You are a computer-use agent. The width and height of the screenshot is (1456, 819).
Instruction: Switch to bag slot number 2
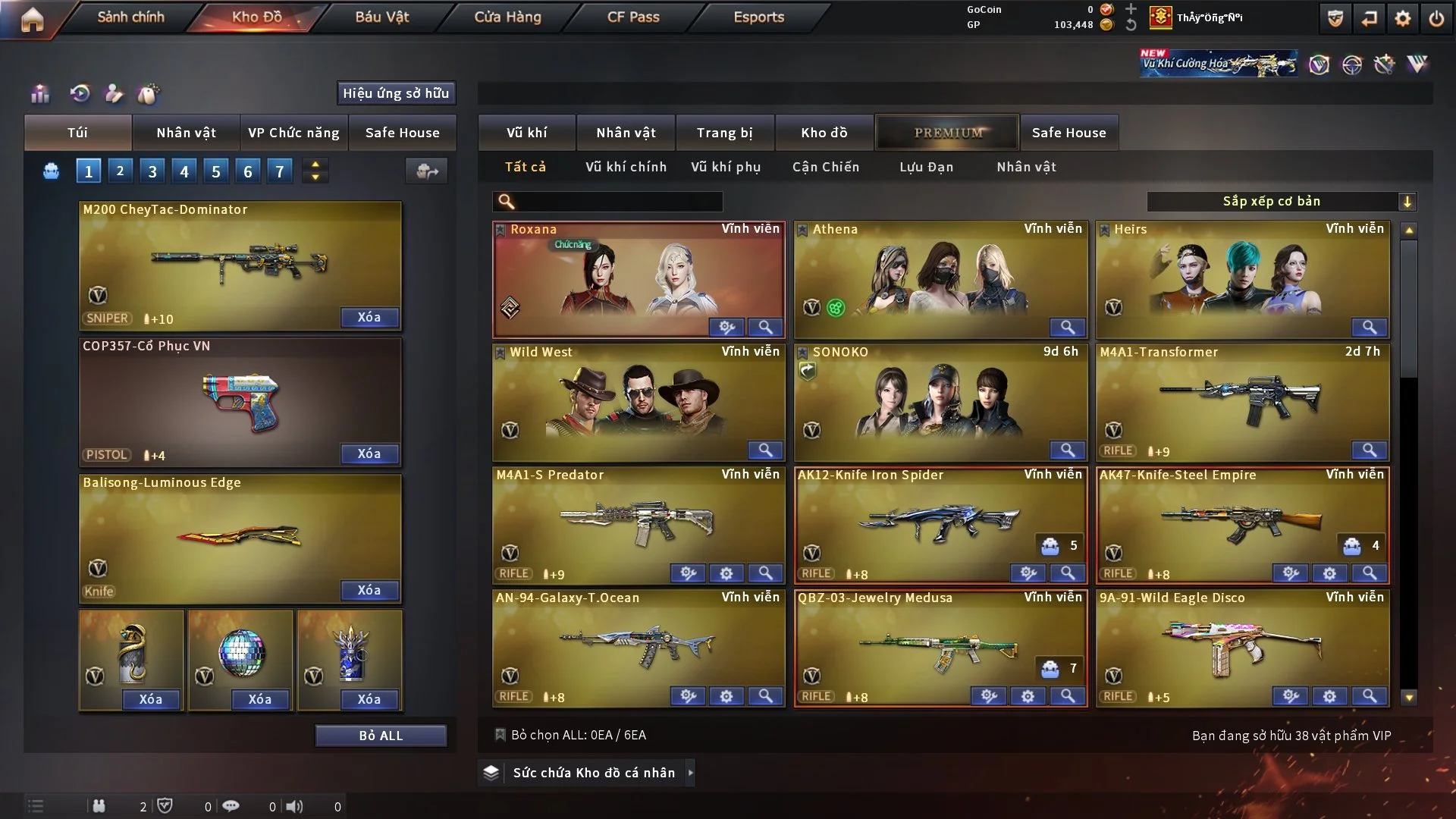tap(120, 171)
